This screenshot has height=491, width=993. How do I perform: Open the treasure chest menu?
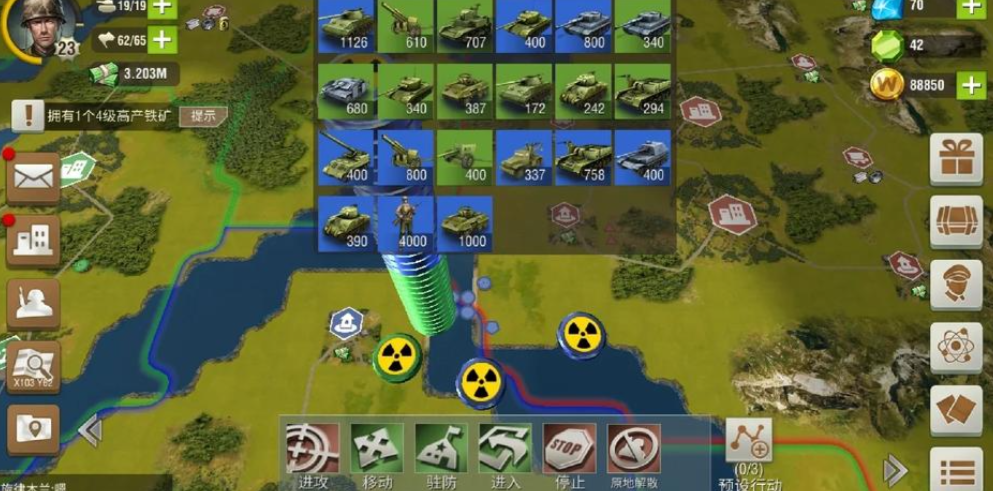(x=956, y=222)
